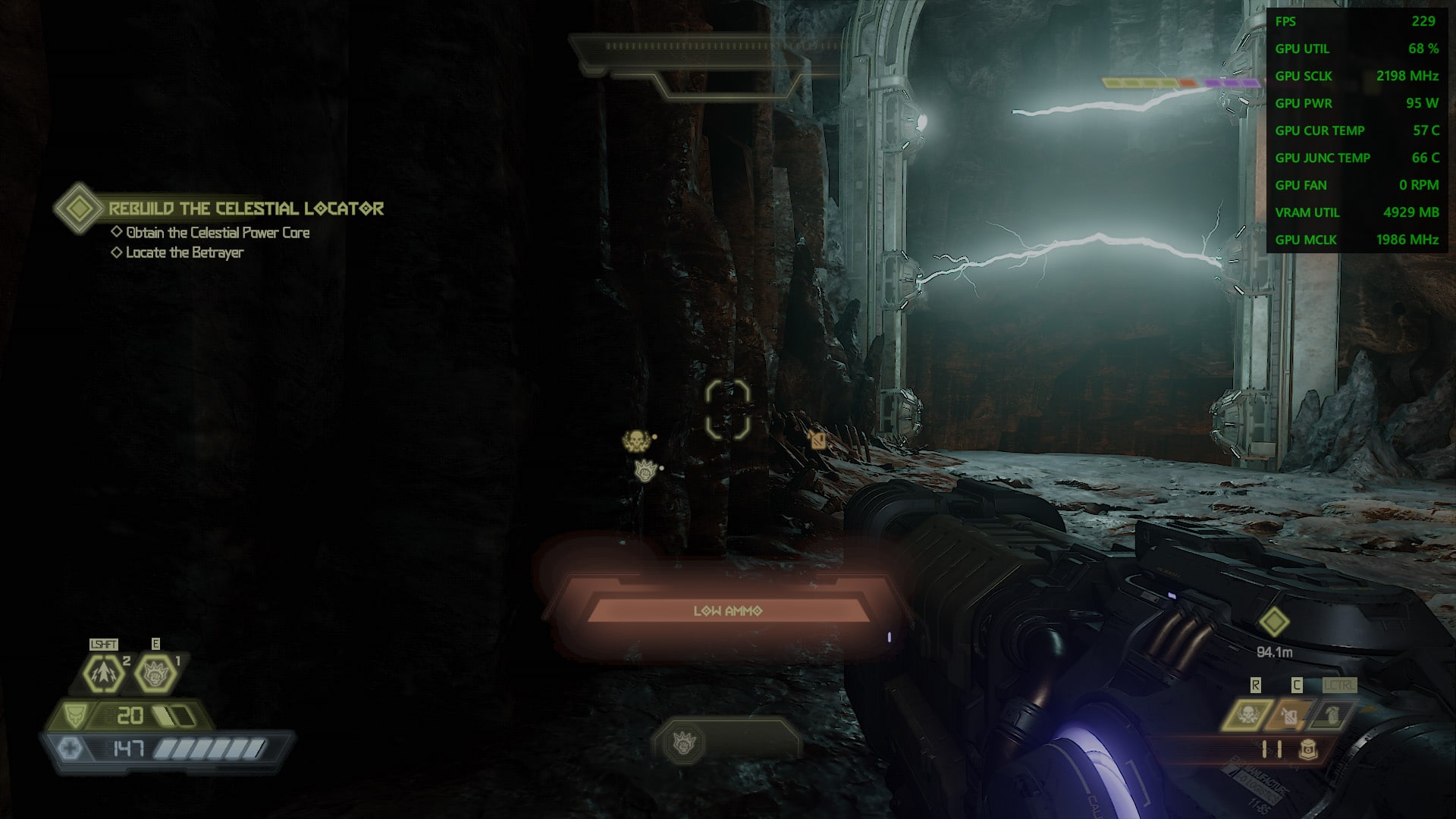Click the health cross icon
The image size is (1456, 819).
[70, 748]
